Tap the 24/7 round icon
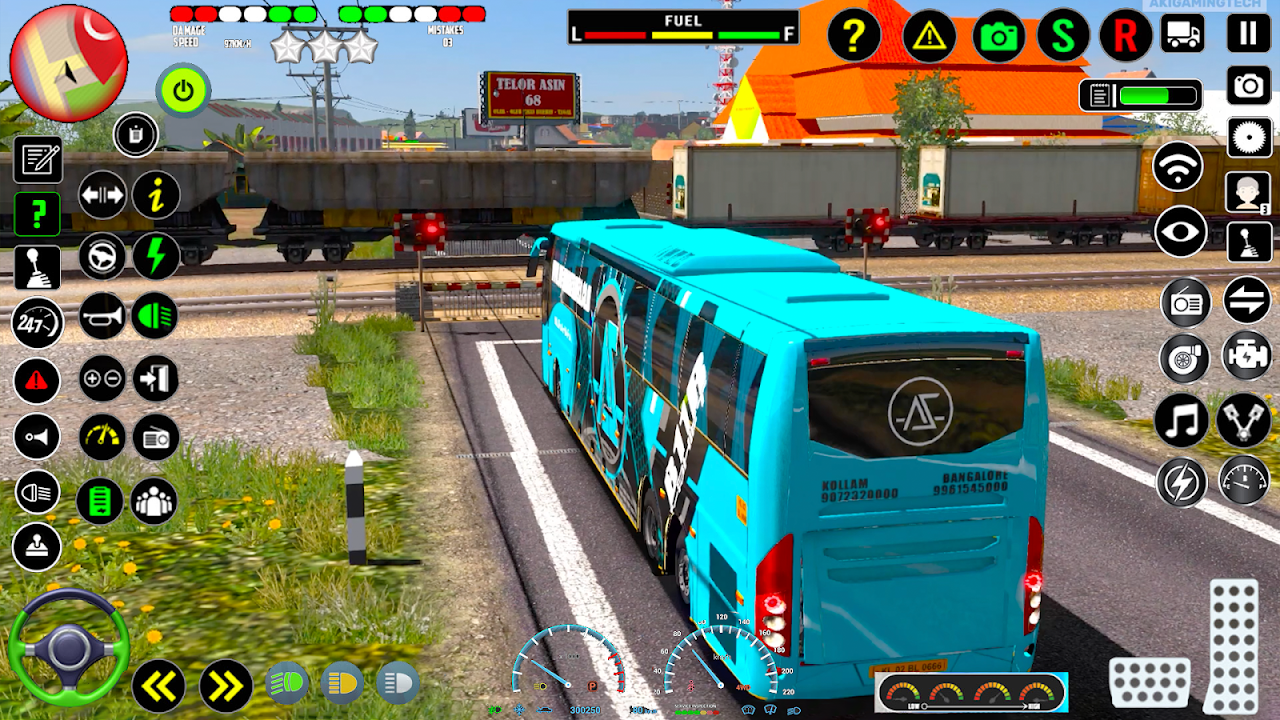 point(37,323)
